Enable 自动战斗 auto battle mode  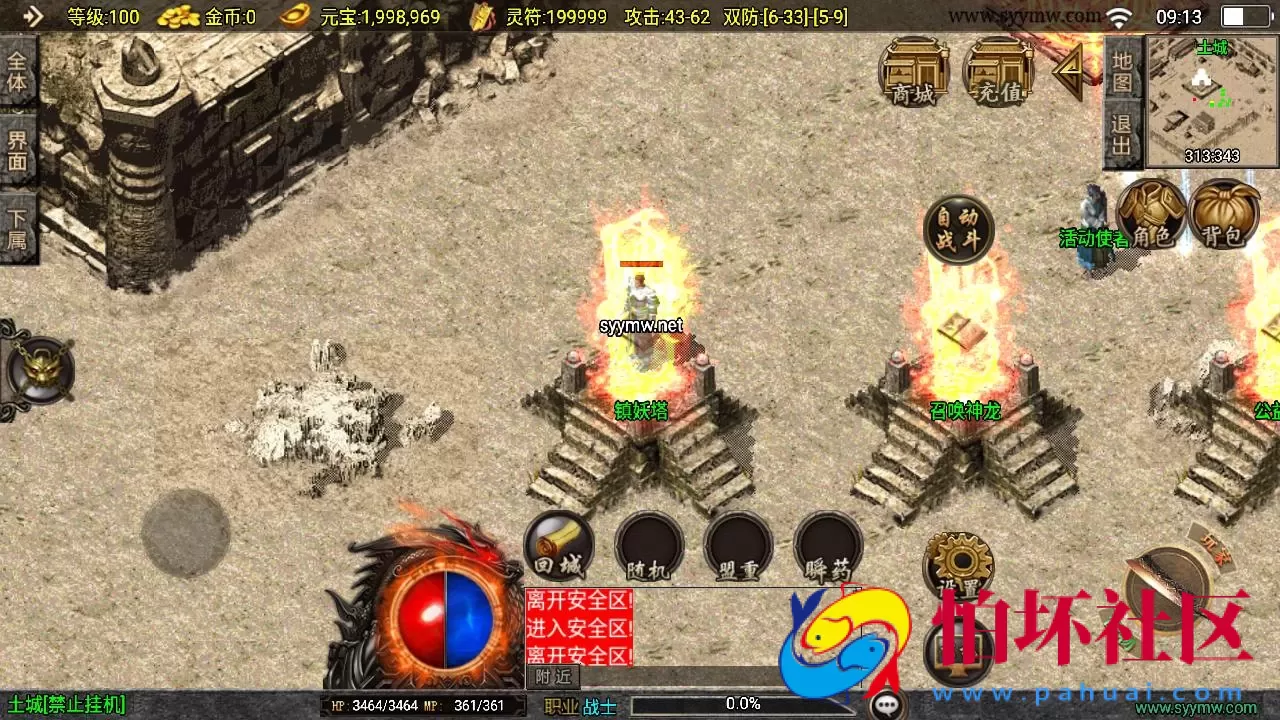click(x=957, y=230)
